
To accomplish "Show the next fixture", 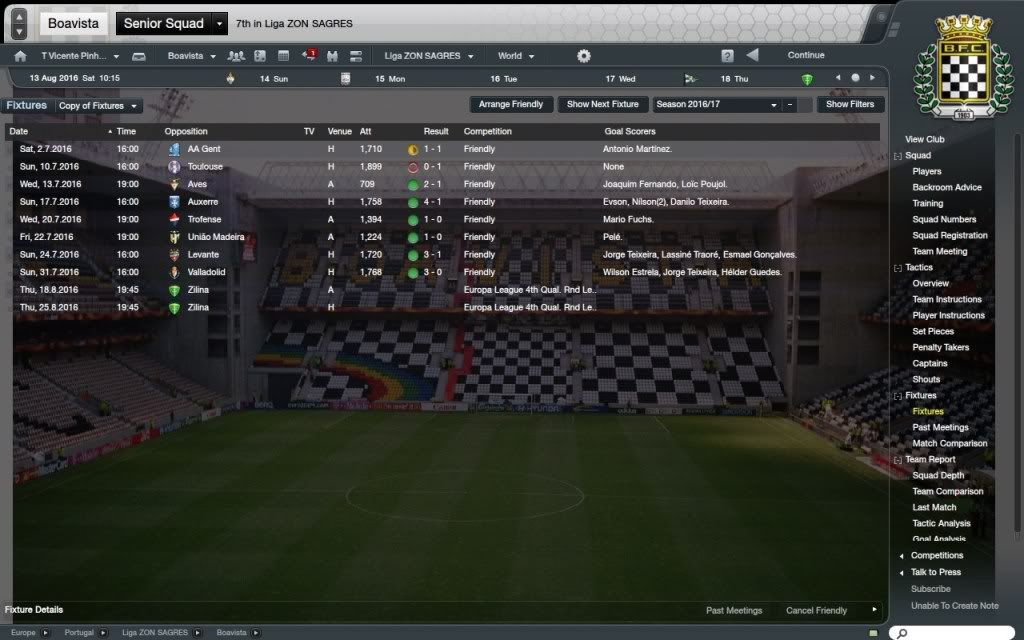I will [602, 104].
